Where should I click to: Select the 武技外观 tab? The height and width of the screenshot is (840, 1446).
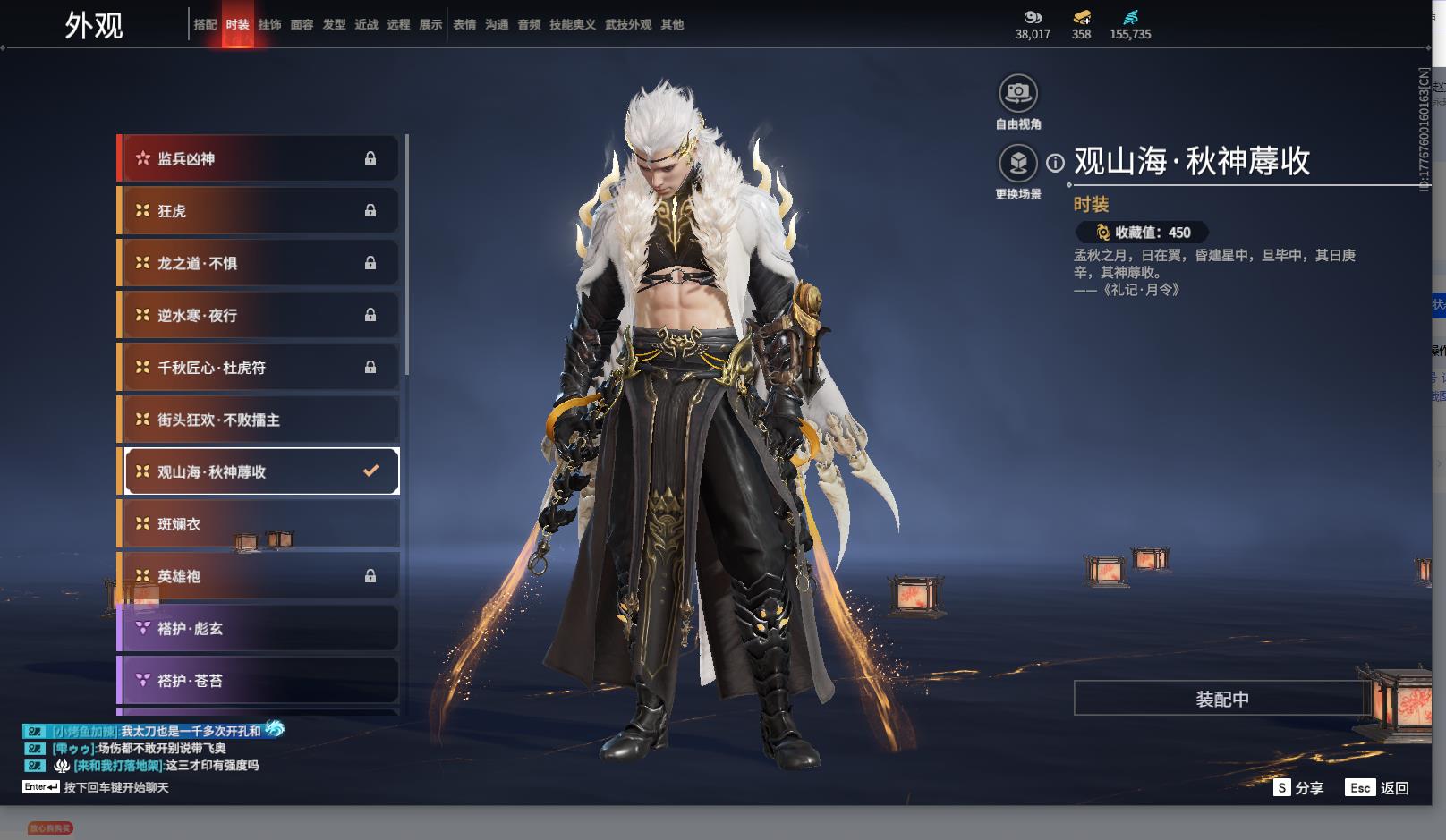coord(627,25)
